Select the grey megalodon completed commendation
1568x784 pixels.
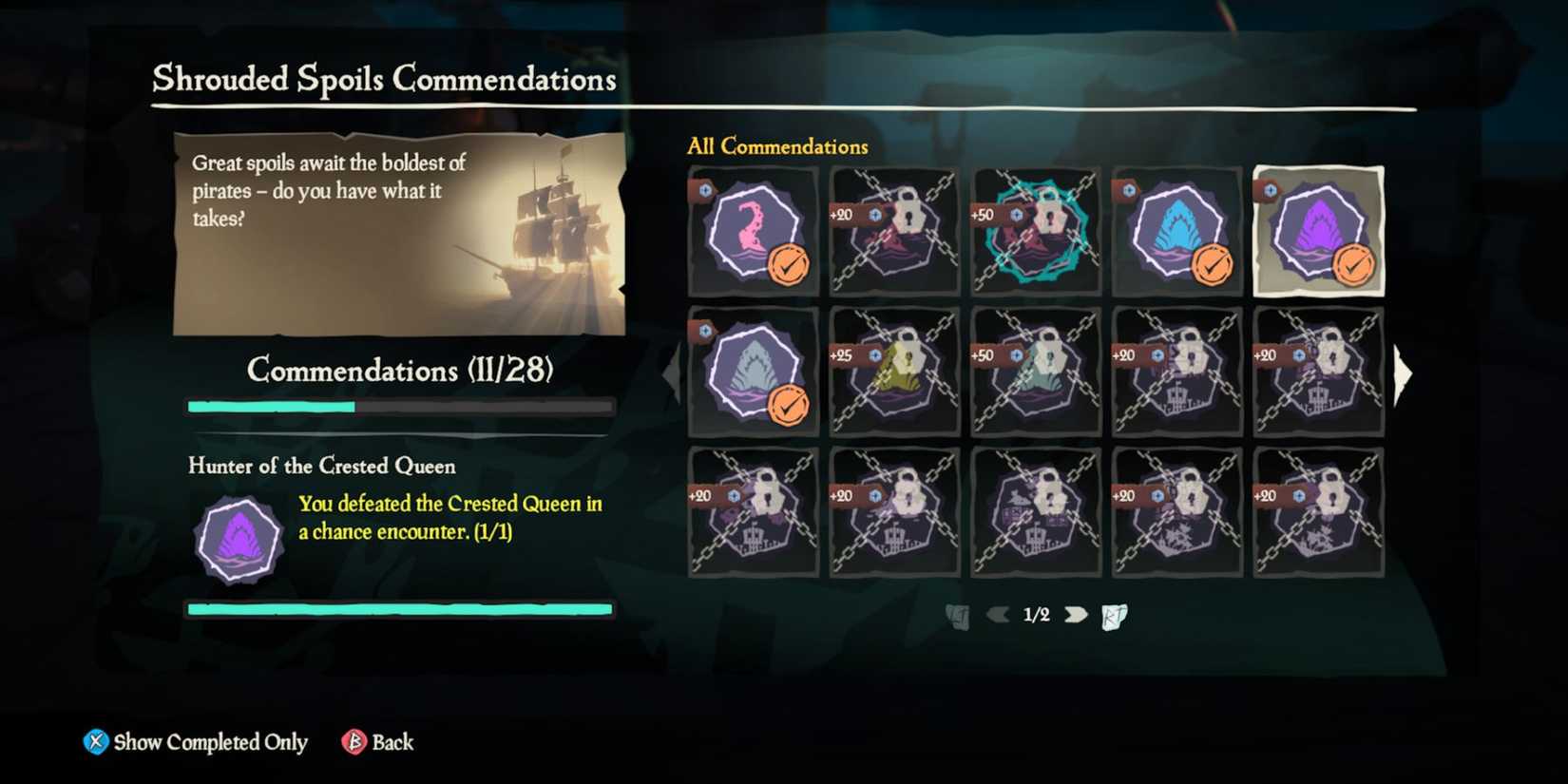[751, 371]
